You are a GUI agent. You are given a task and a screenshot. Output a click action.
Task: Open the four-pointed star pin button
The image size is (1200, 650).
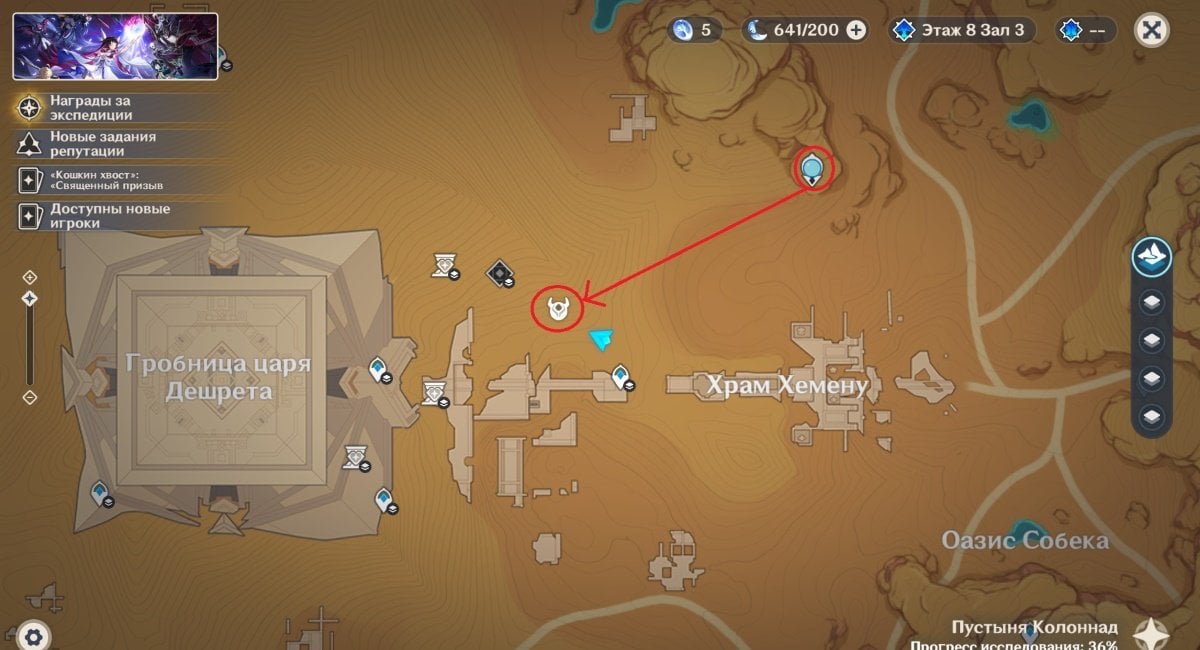point(1153,634)
